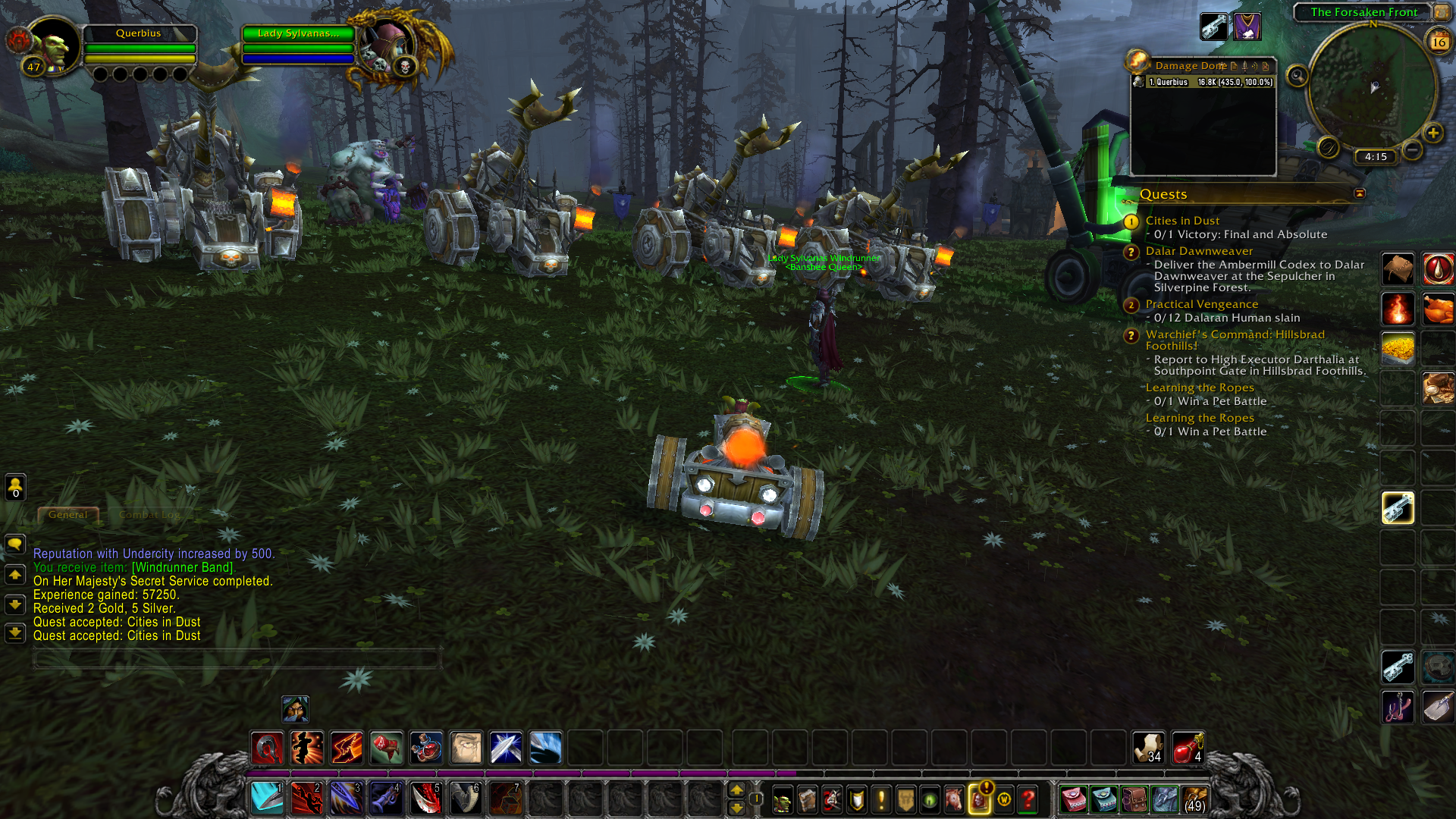Open the Practical Vengeance quest entry
This screenshot has width=1456, height=819.
tap(1201, 304)
